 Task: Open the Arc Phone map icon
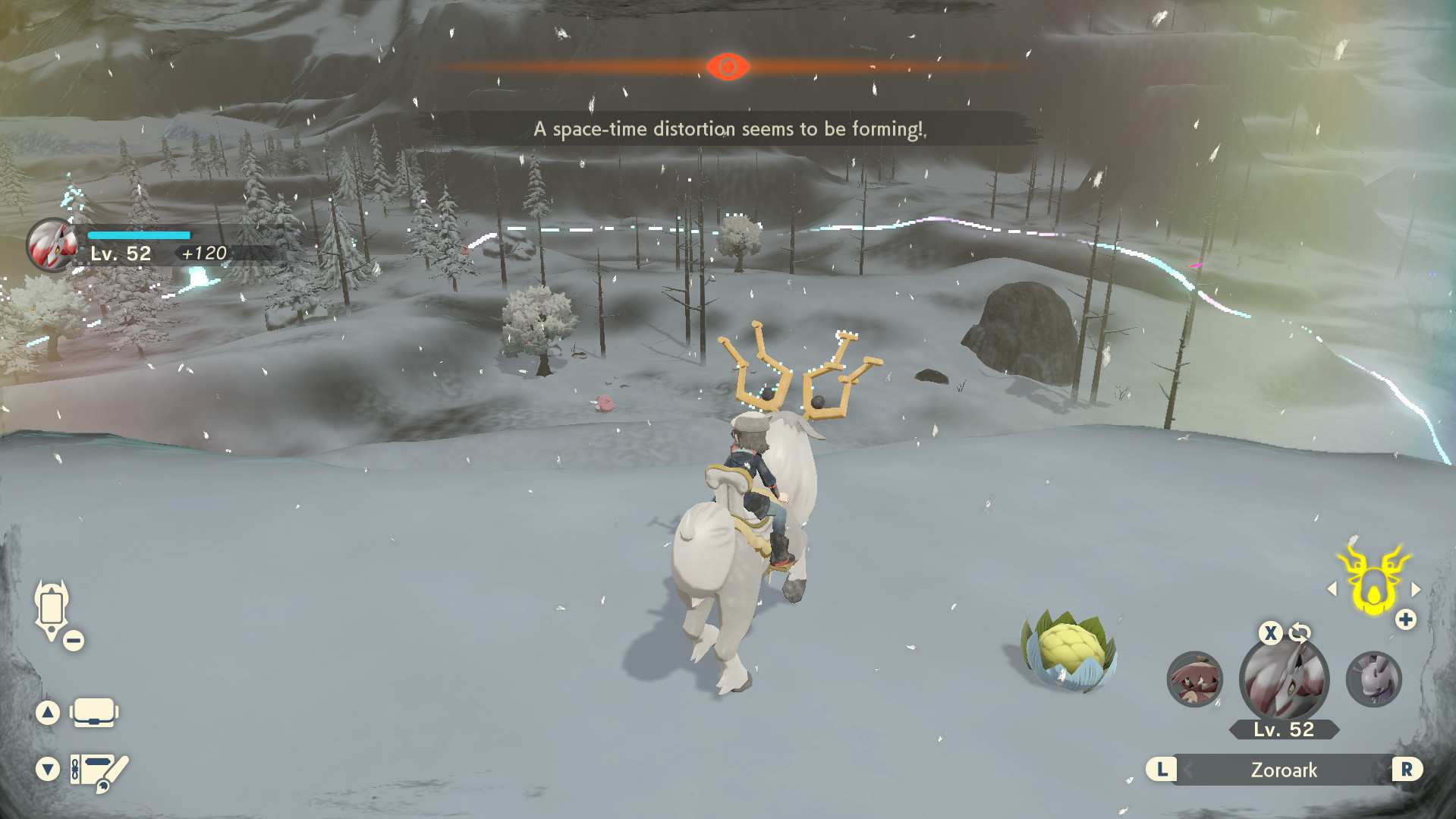[52, 608]
